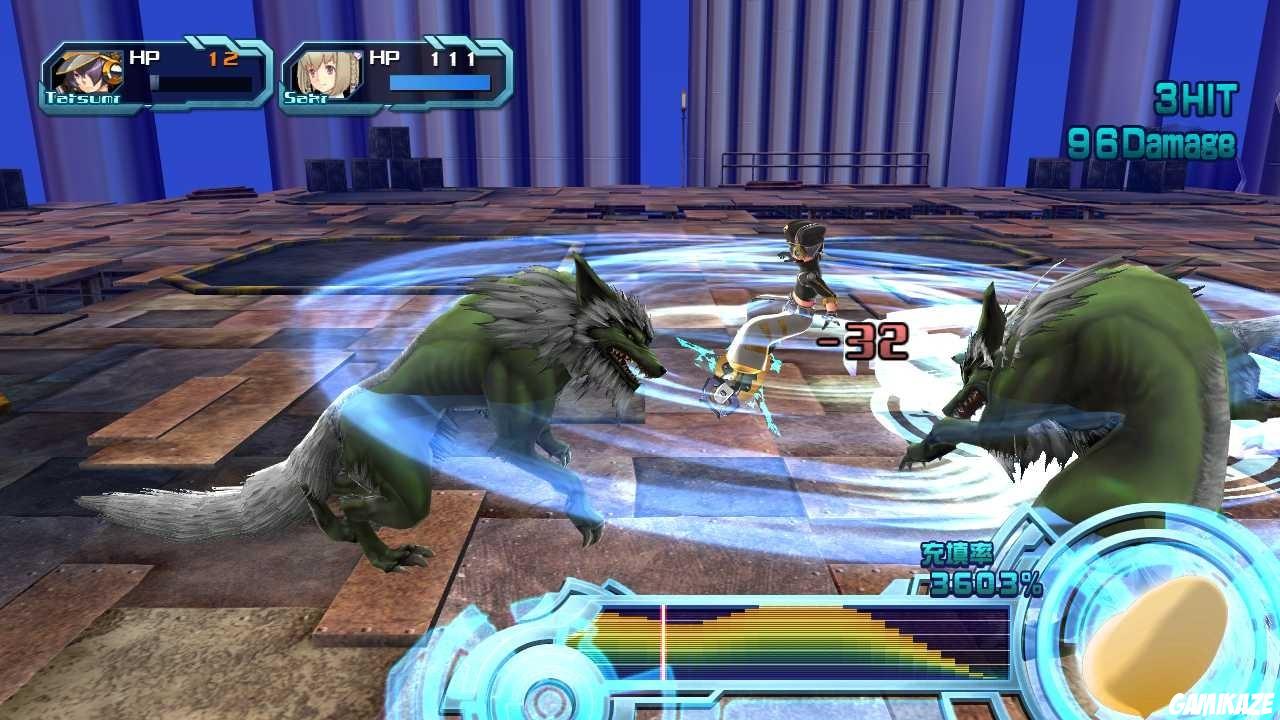The width and height of the screenshot is (1280, 720).
Task: Toggle the -32 damage popup
Action: (872, 343)
